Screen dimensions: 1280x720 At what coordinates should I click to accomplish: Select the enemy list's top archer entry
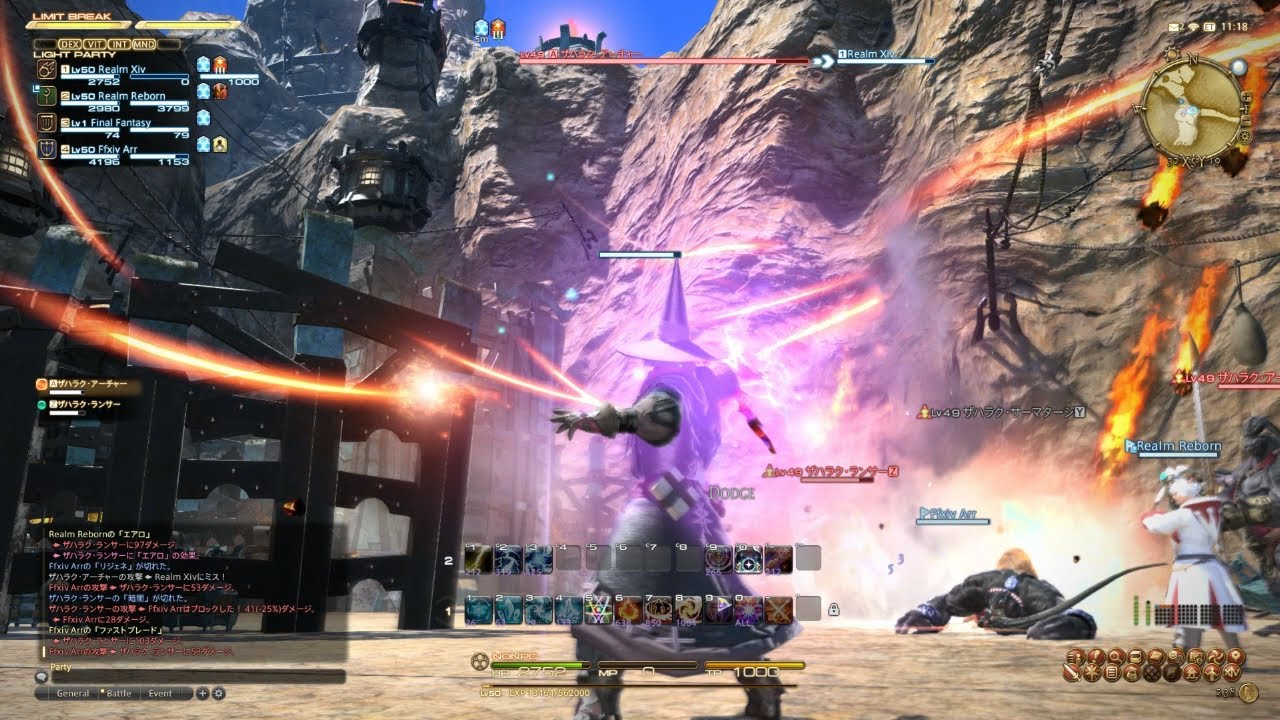click(x=90, y=385)
